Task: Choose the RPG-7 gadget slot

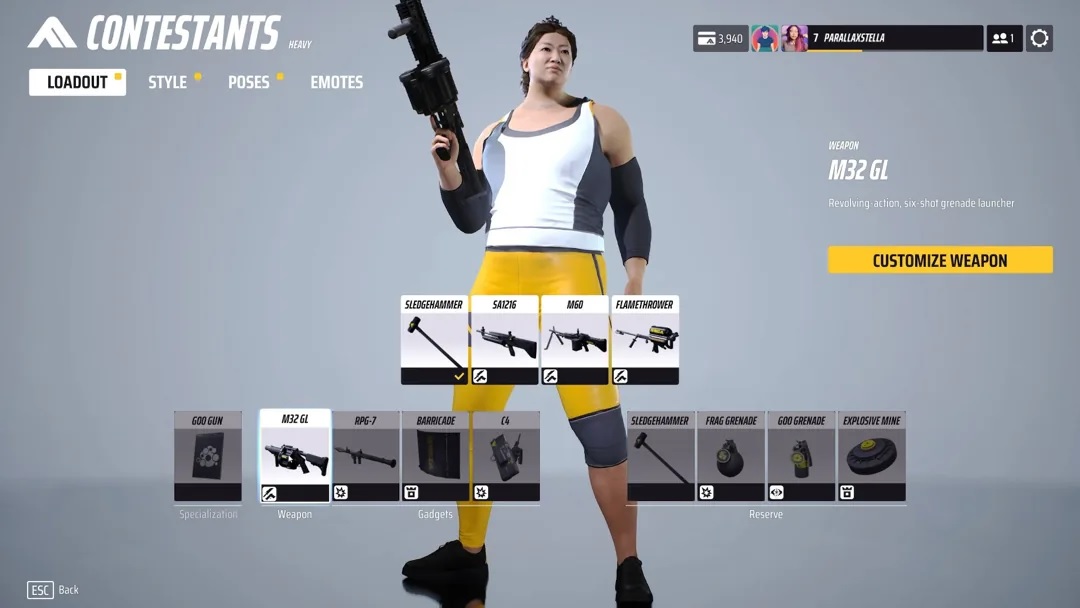Action: point(365,456)
